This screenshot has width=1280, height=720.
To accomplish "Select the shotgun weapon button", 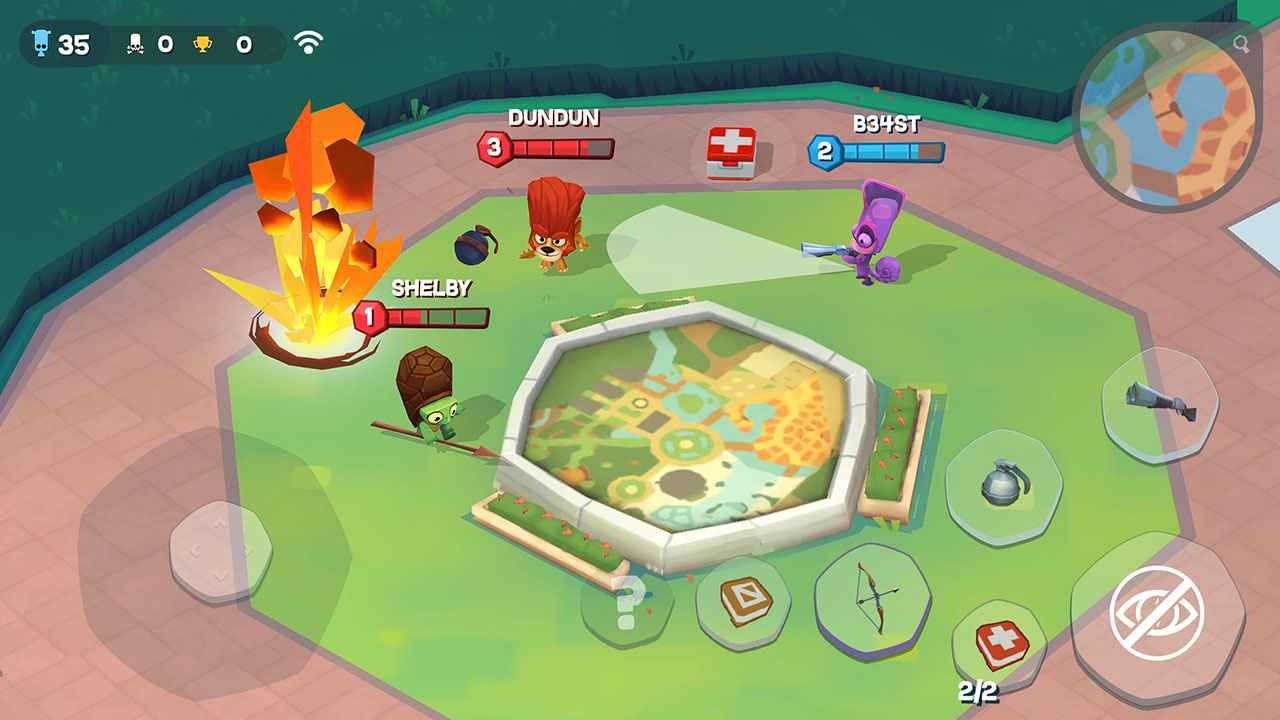I will (x=1161, y=402).
